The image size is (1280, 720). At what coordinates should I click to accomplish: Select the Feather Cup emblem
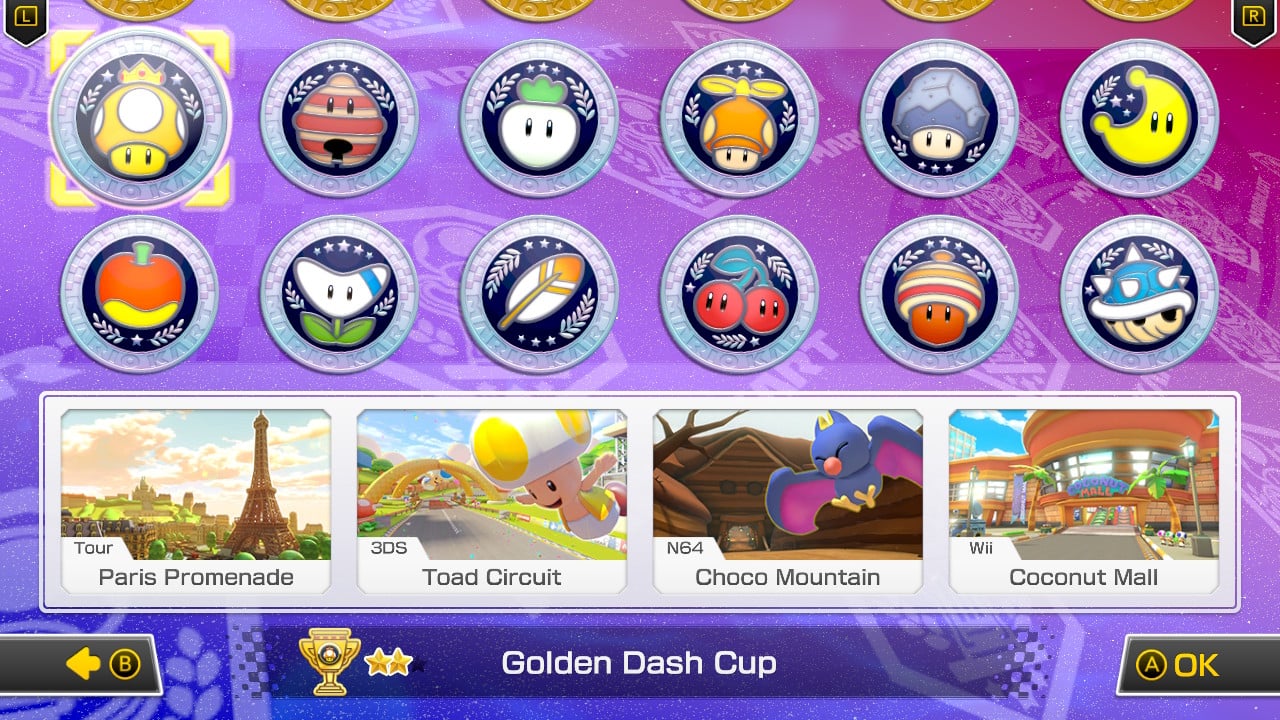(540, 293)
